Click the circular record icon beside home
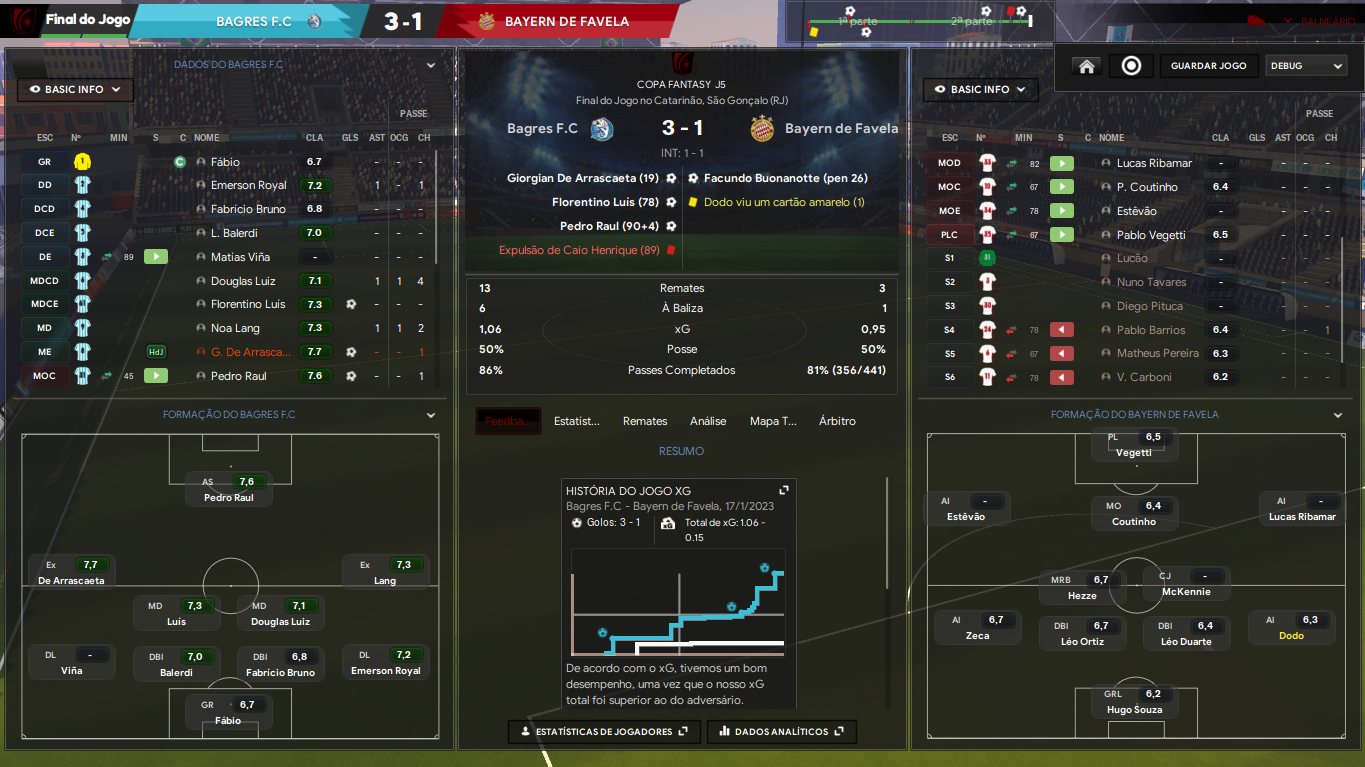The image size is (1365, 767). pos(1131,66)
